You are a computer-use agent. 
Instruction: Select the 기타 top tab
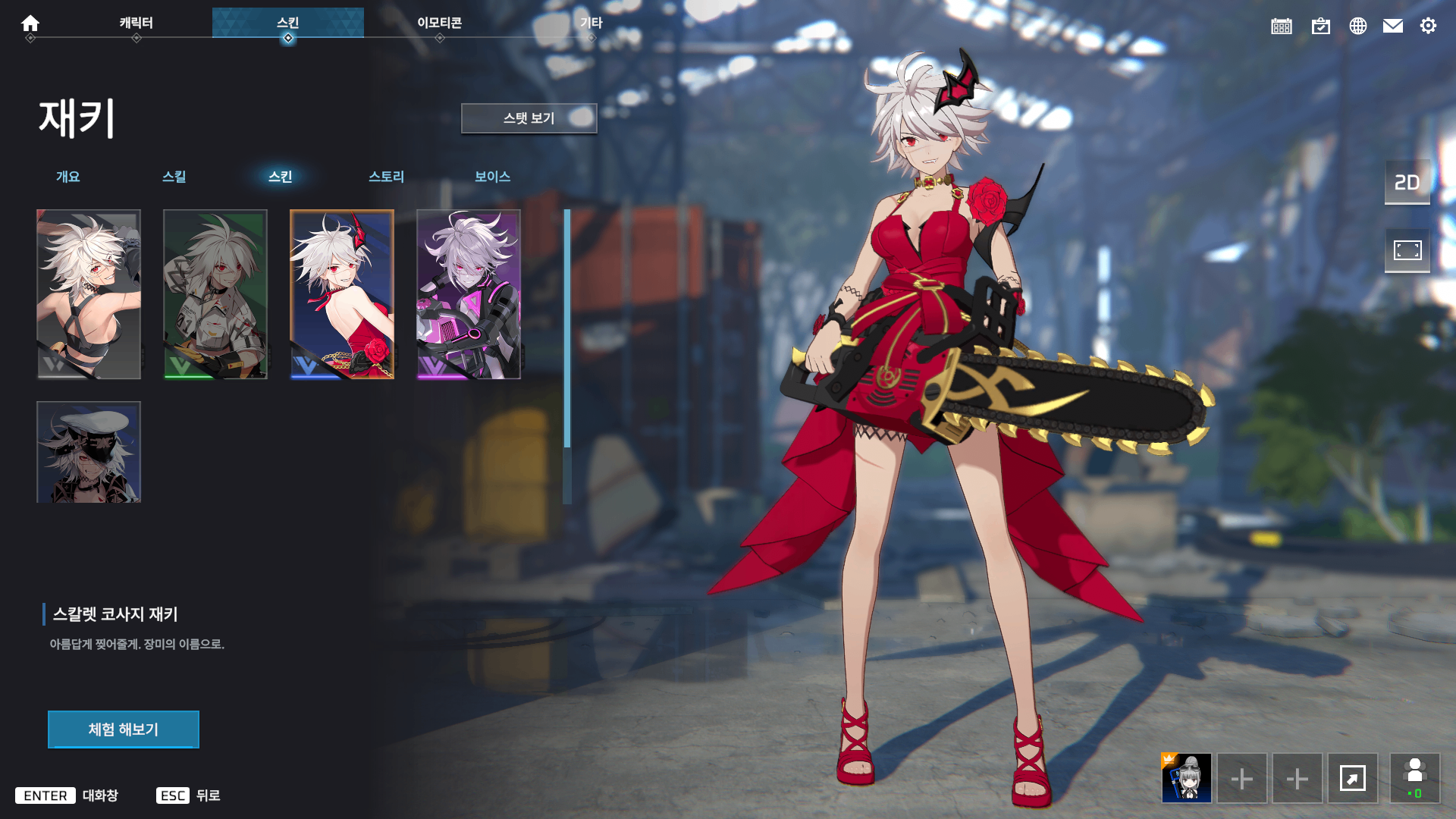591,23
